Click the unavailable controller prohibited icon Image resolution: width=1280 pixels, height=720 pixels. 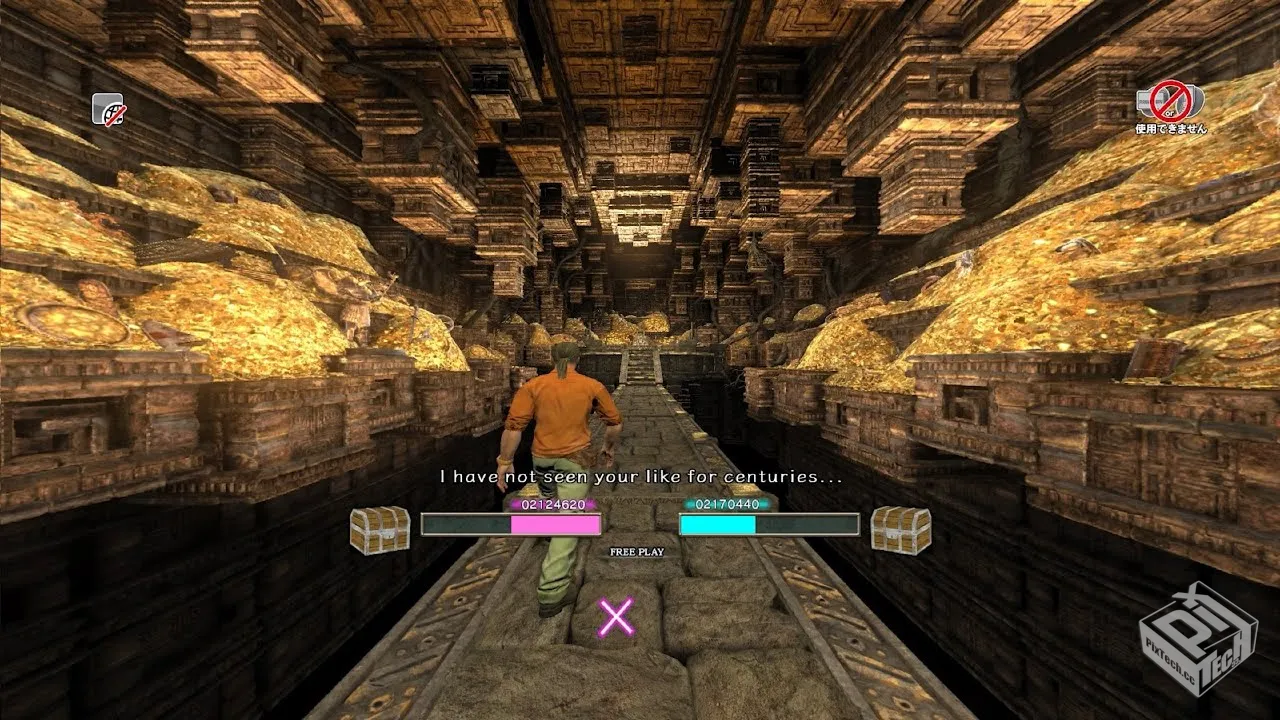tap(1169, 101)
